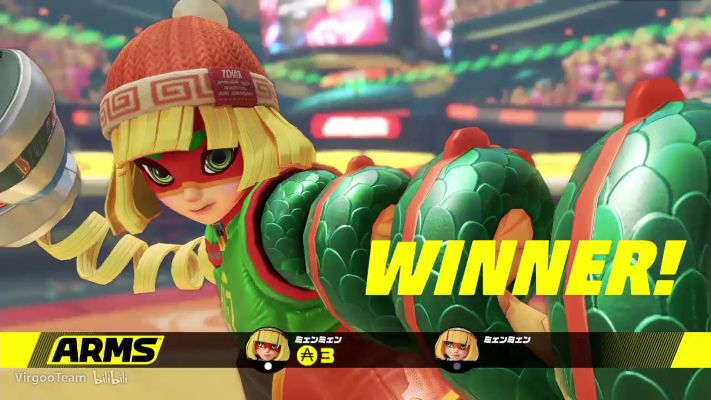
Task: Select the Min Min portrait beside the 3 score
Action: [263, 347]
